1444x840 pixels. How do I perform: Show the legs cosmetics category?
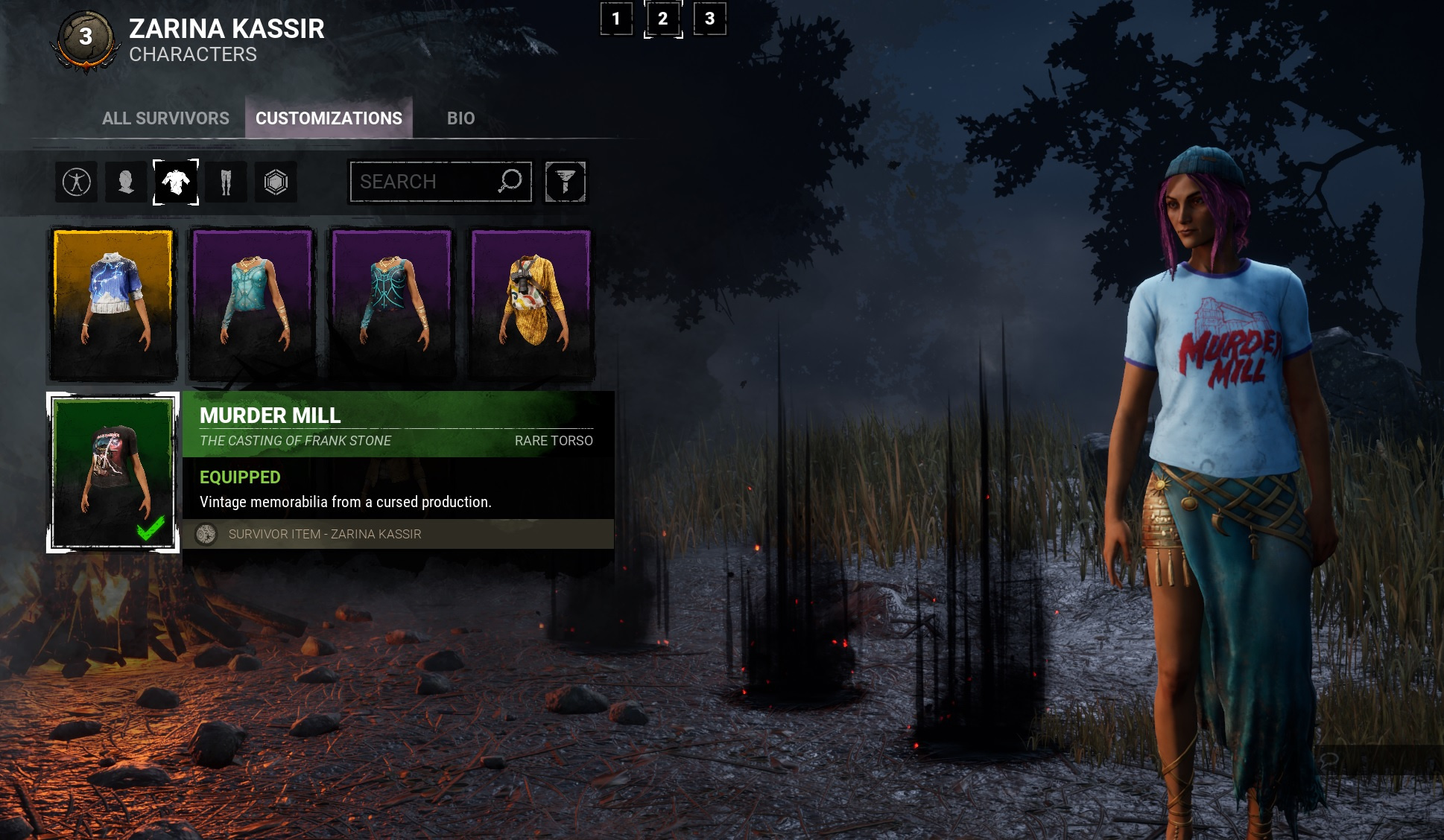coord(226,182)
